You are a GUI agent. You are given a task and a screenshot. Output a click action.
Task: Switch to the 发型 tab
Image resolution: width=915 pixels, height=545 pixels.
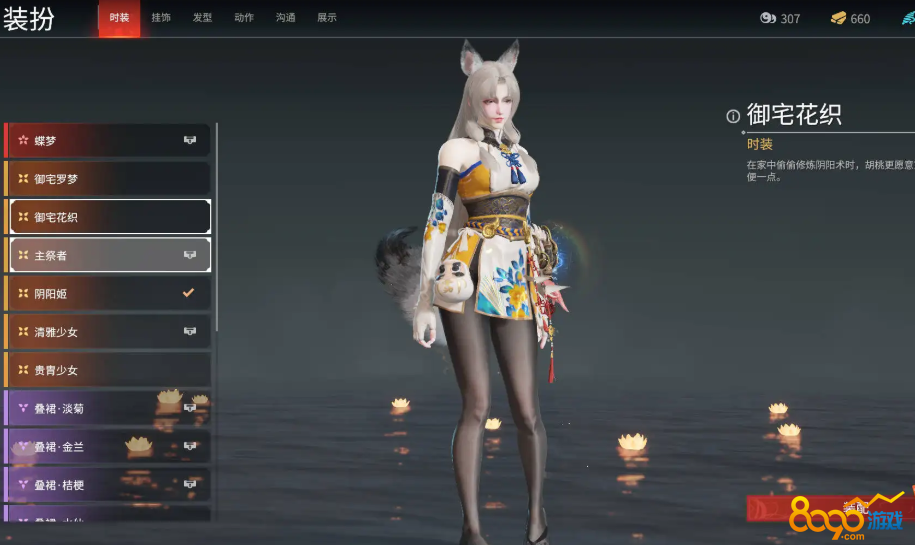202,18
